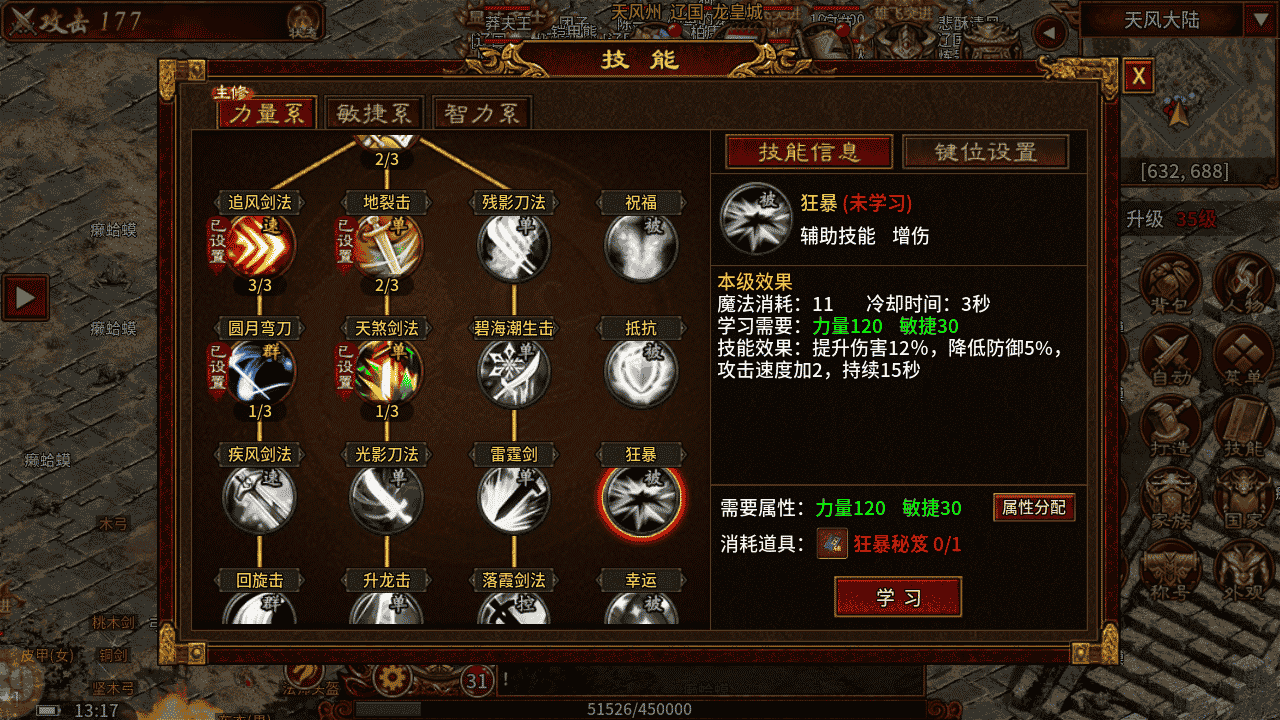Select the 抵抗 passive skill icon

pos(641,372)
